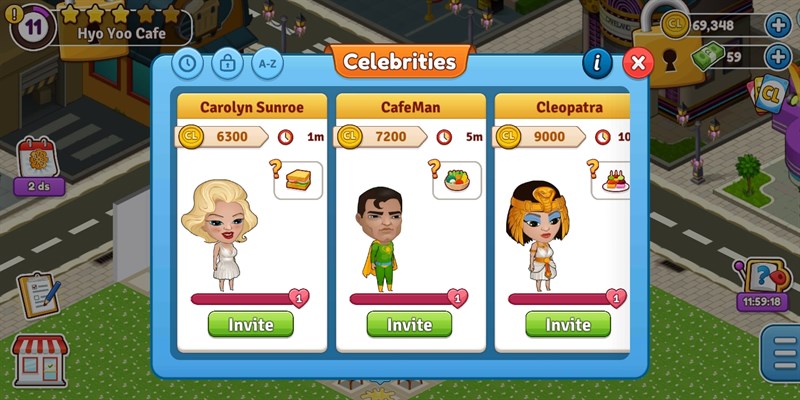The height and width of the screenshot is (400, 800).
Task: Open the calendar event with 2 ds
Action: (38, 165)
